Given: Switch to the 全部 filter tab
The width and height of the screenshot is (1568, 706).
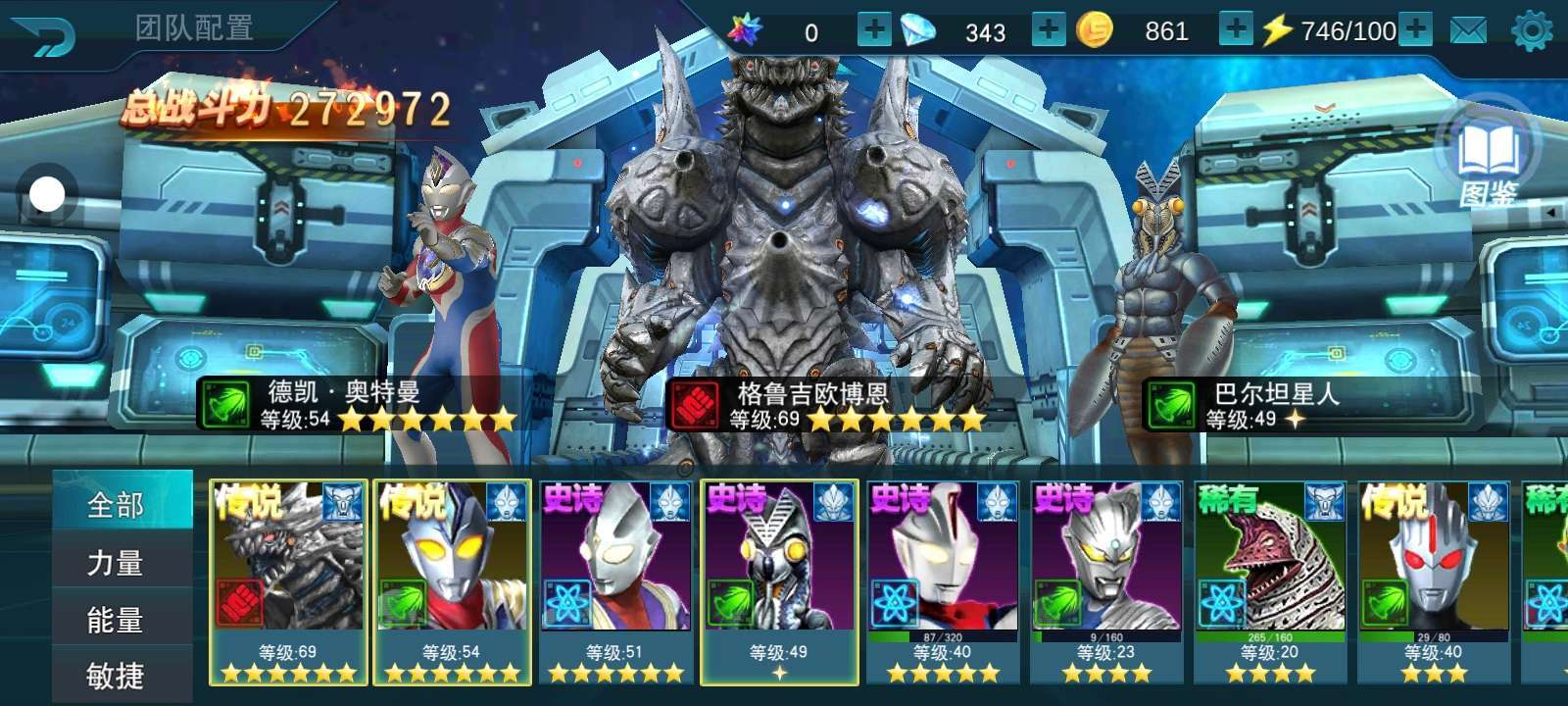Looking at the screenshot, I should tap(118, 505).
